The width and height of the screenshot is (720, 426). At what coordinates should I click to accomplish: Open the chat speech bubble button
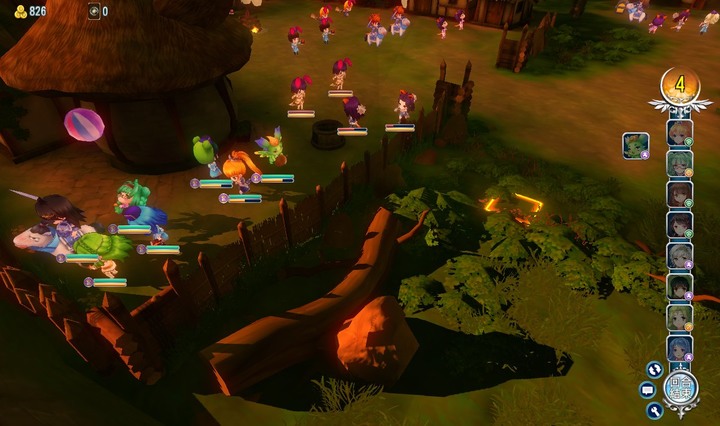tap(647, 389)
